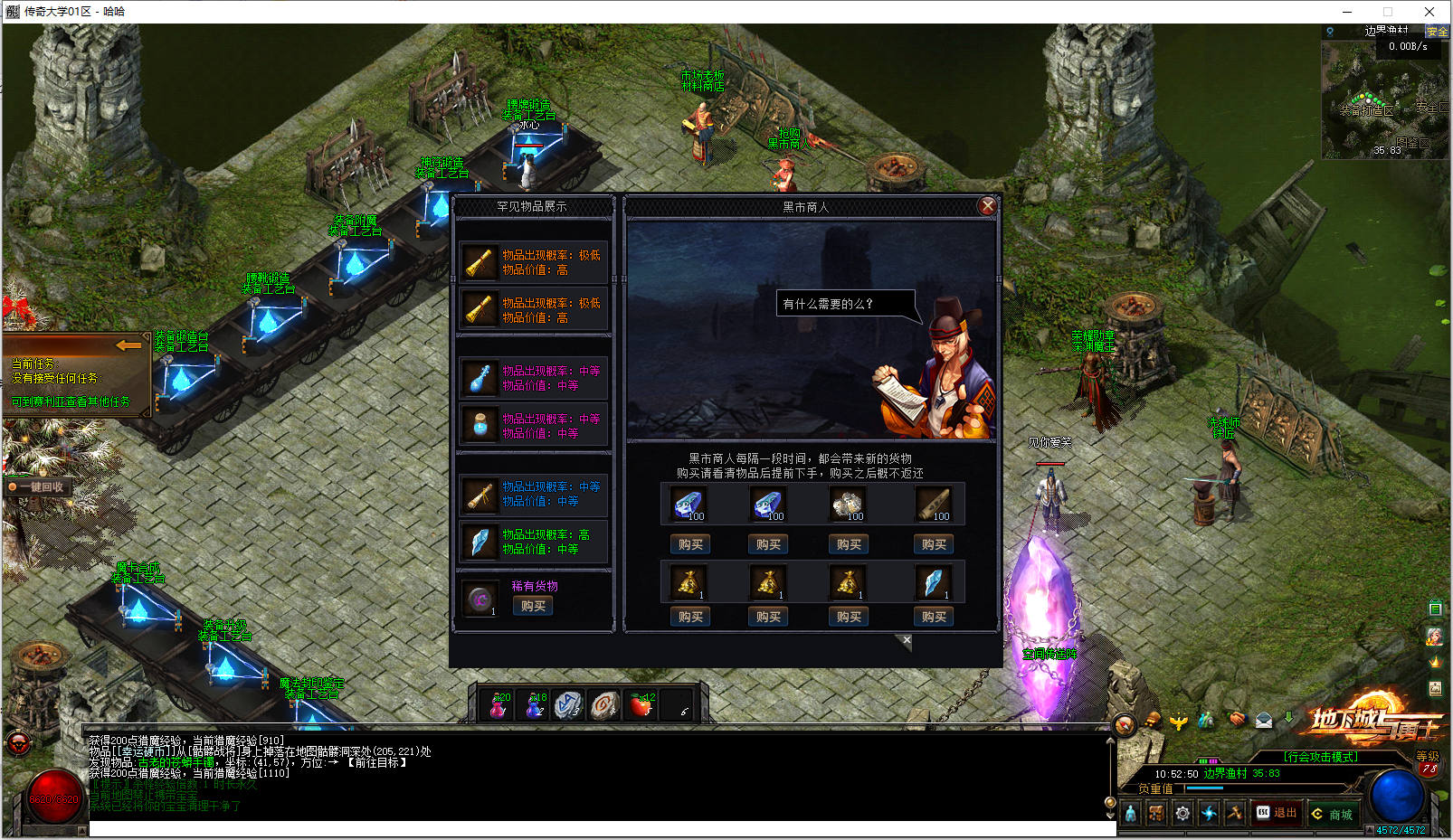Image resolution: width=1453 pixels, height=840 pixels.
Task: Open the gear settings icon
Action: [x=1182, y=813]
